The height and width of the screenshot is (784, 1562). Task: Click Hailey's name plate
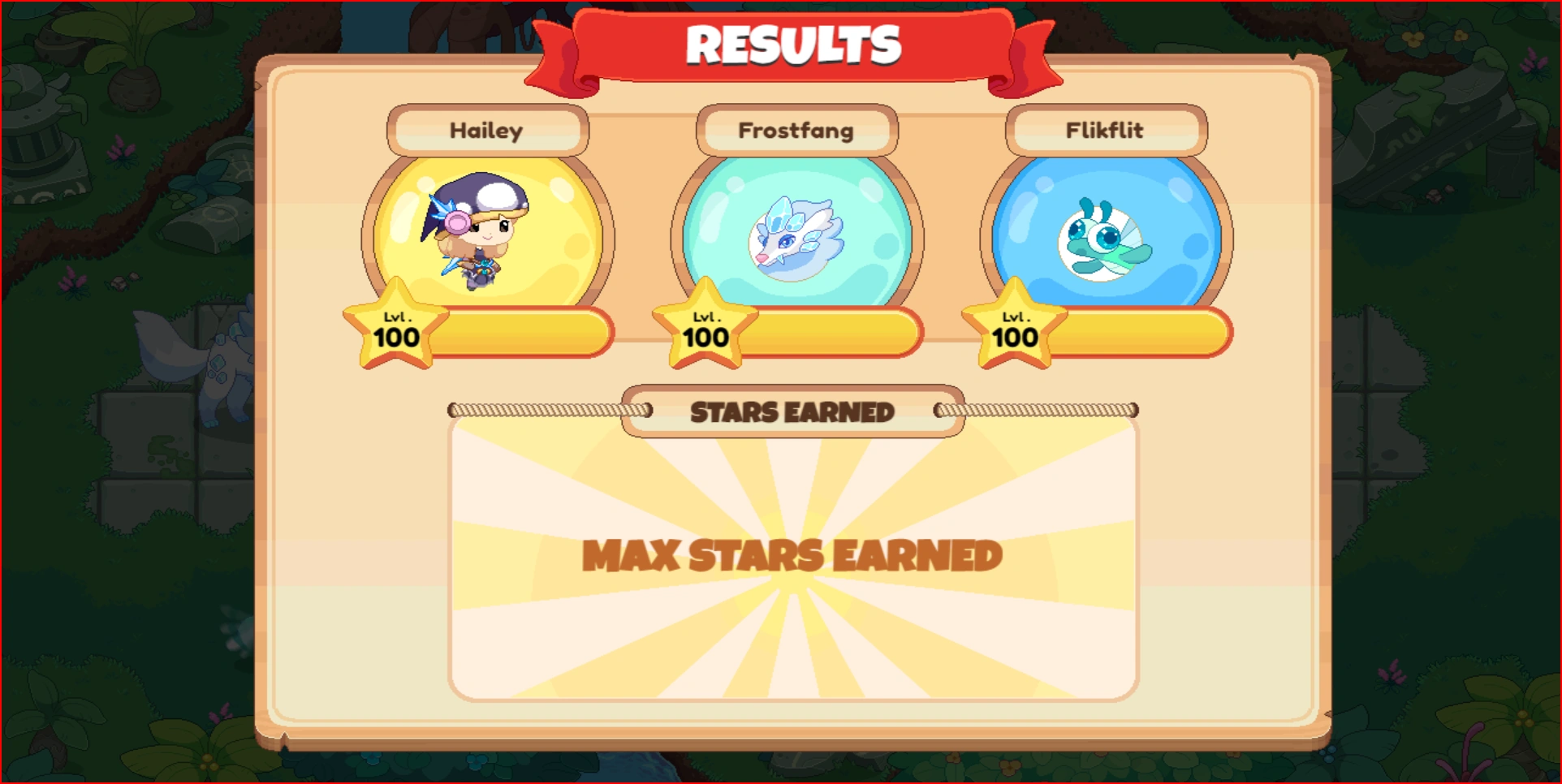point(485,131)
